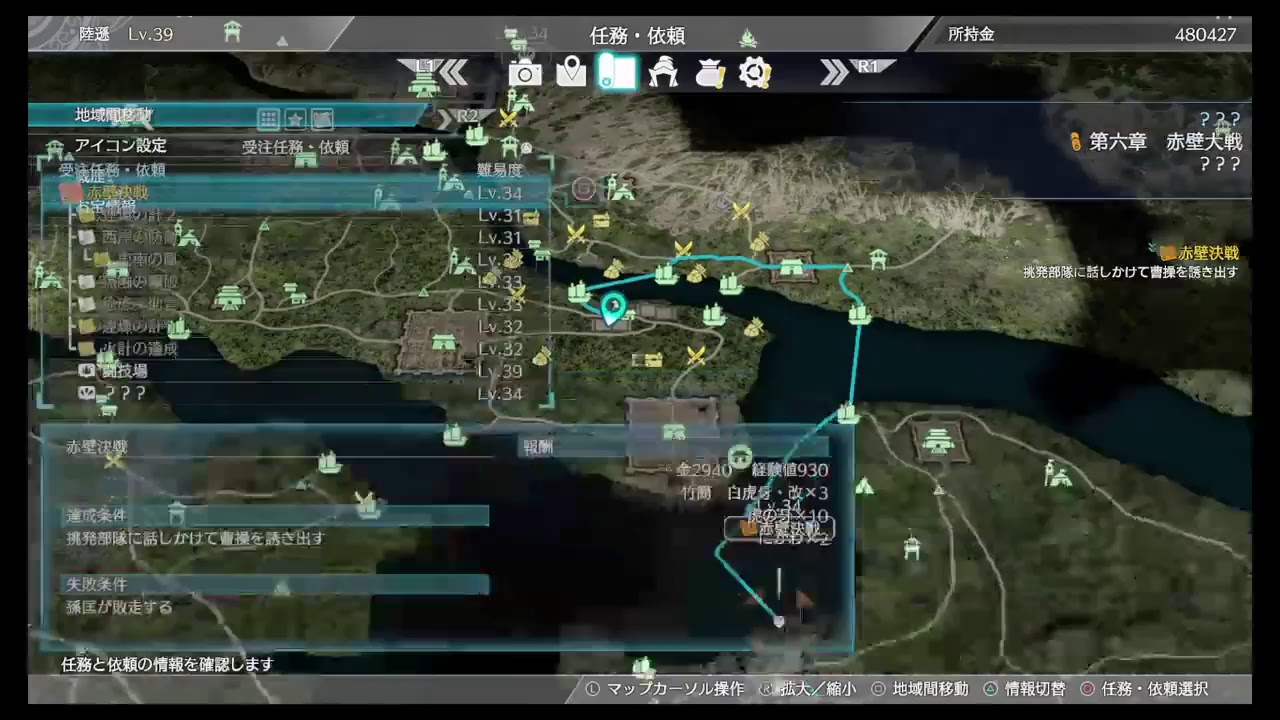
Task: Click the highlighted quest scroll icon
Action: tap(617, 73)
